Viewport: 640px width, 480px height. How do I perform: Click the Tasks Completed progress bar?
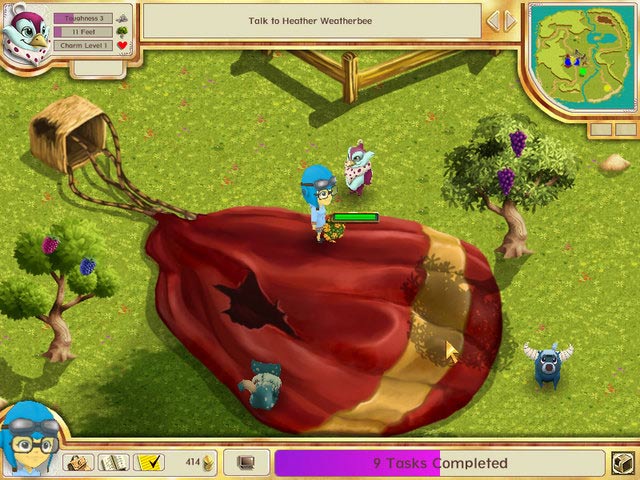click(440, 463)
